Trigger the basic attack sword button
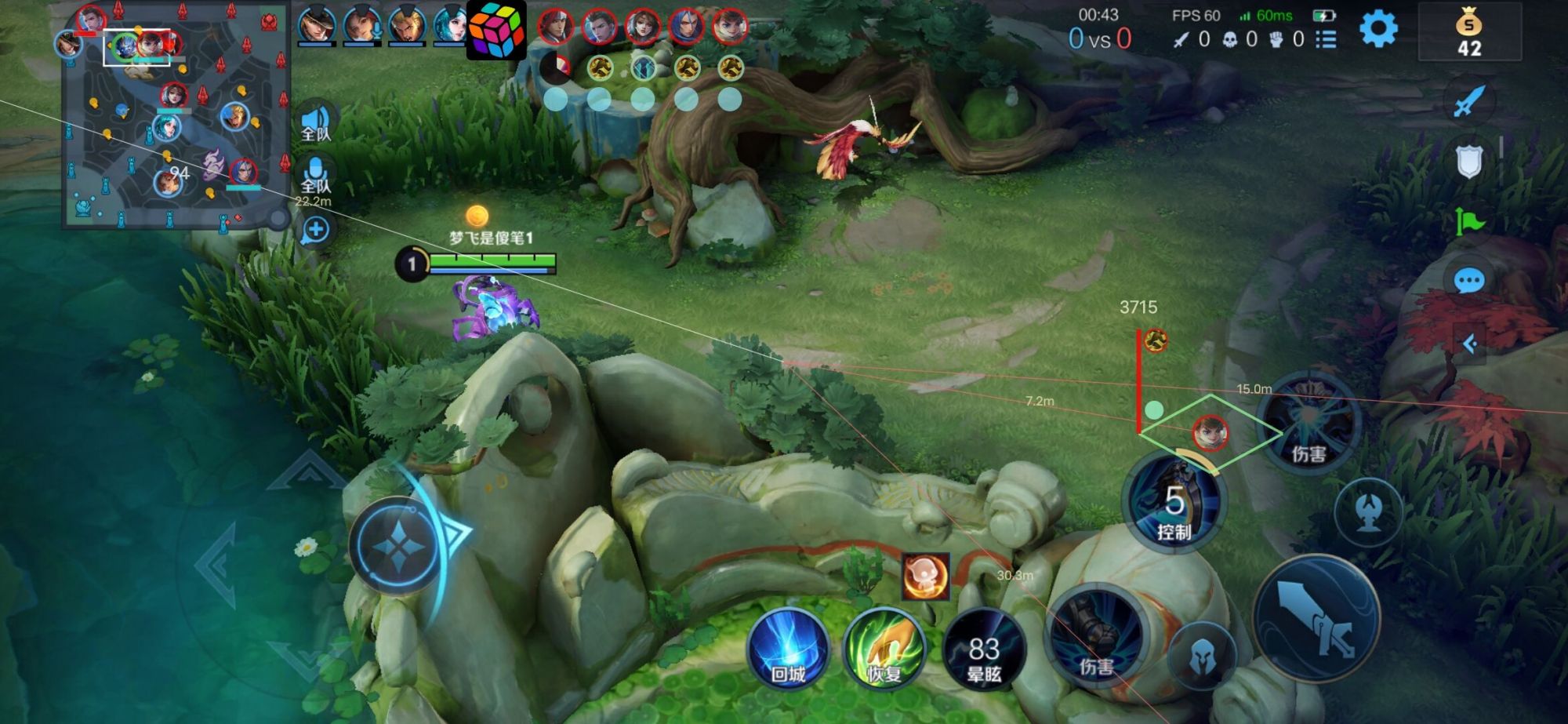The image size is (1568, 724). pyautogui.click(x=1316, y=618)
